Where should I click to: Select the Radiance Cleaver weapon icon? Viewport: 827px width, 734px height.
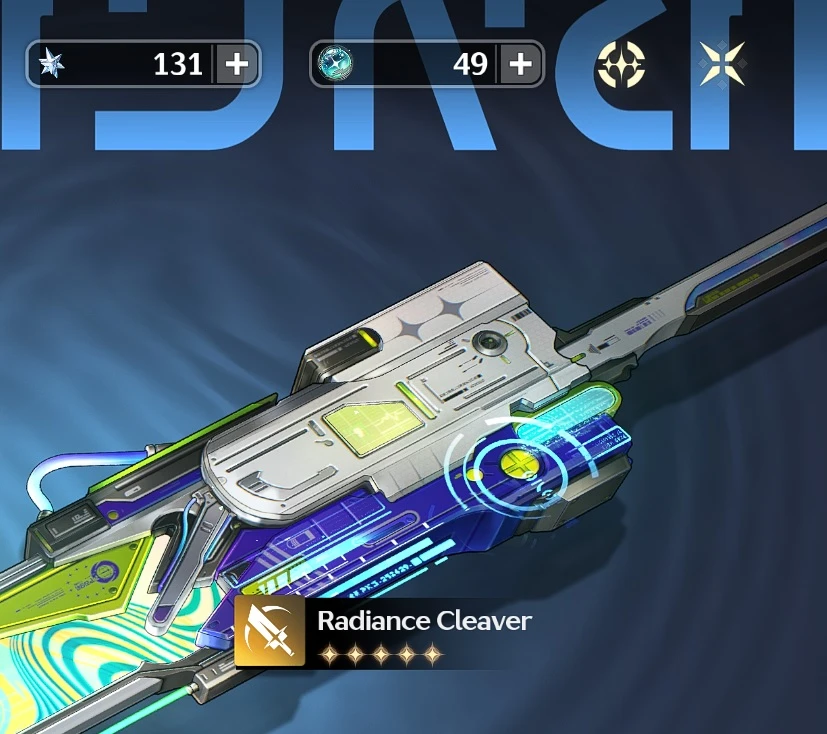tap(270, 632)
